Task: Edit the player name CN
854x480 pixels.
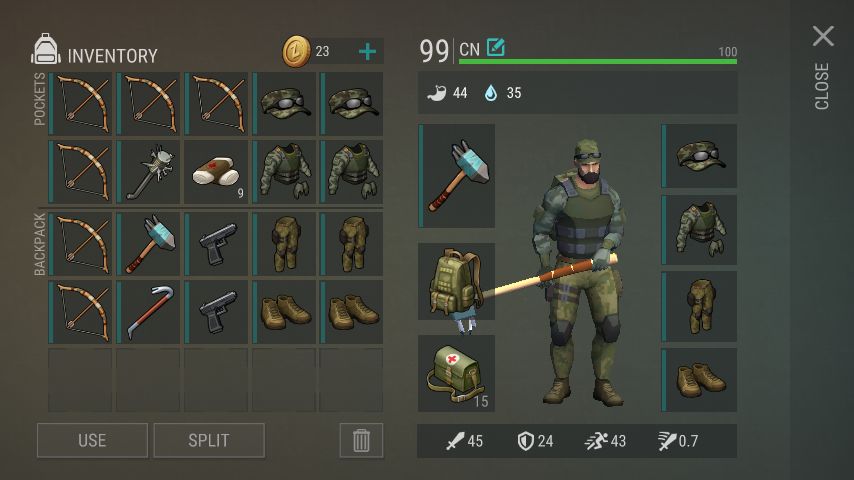Action: click(x=495, y=48)
